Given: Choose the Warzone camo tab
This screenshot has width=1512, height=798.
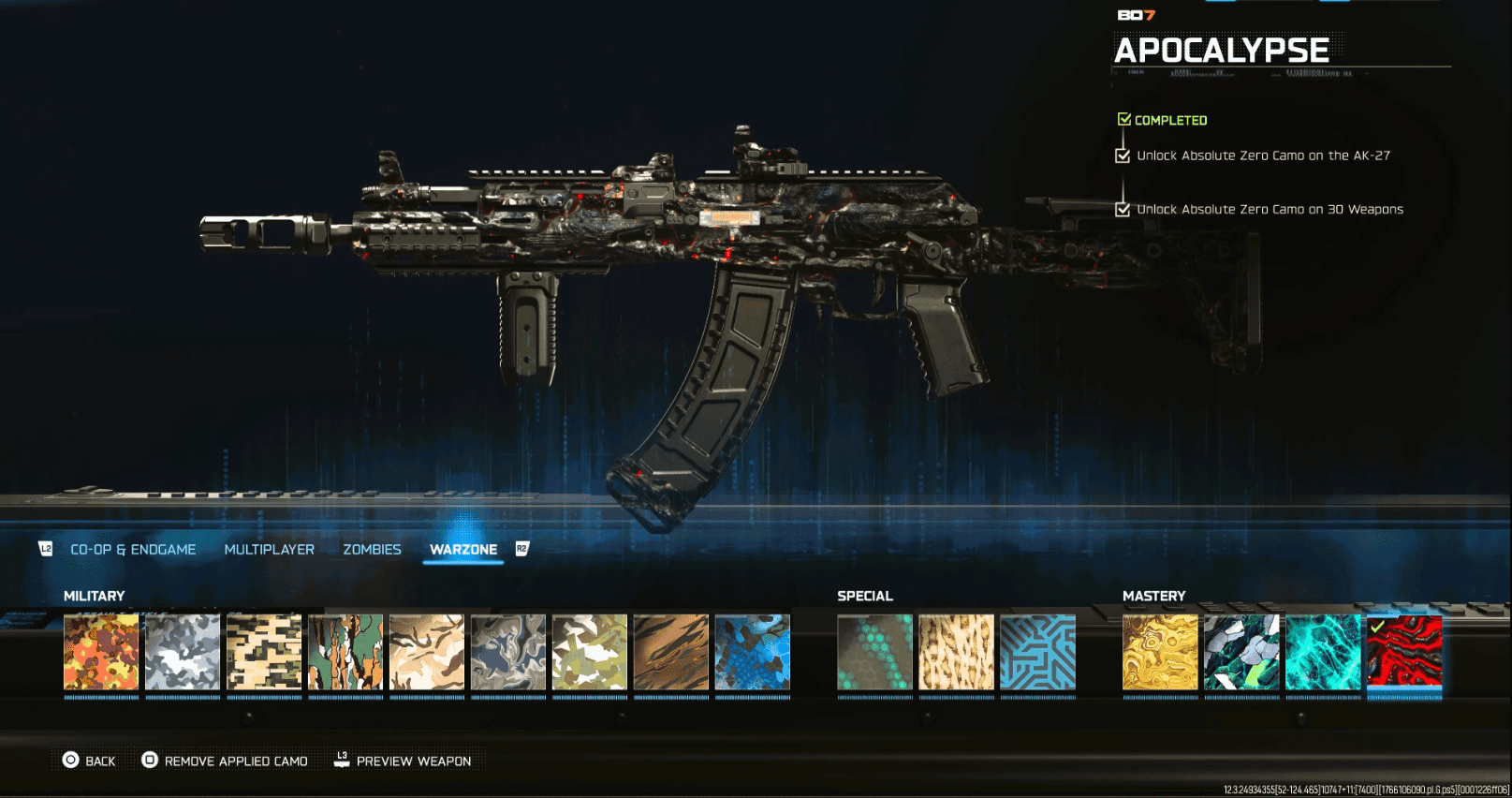Looking at the screenshot, I should (x=463, y=550).
